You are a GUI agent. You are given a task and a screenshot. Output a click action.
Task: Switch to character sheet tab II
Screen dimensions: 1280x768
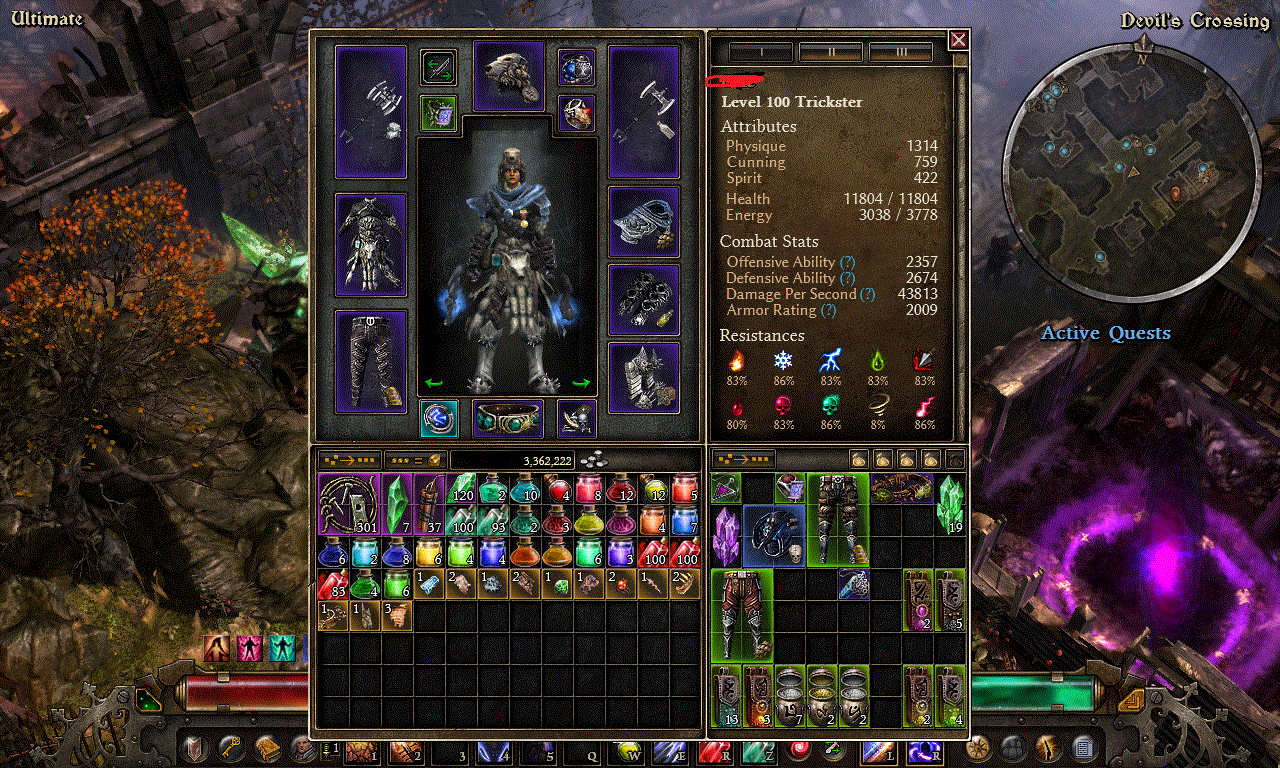[831, 52]
